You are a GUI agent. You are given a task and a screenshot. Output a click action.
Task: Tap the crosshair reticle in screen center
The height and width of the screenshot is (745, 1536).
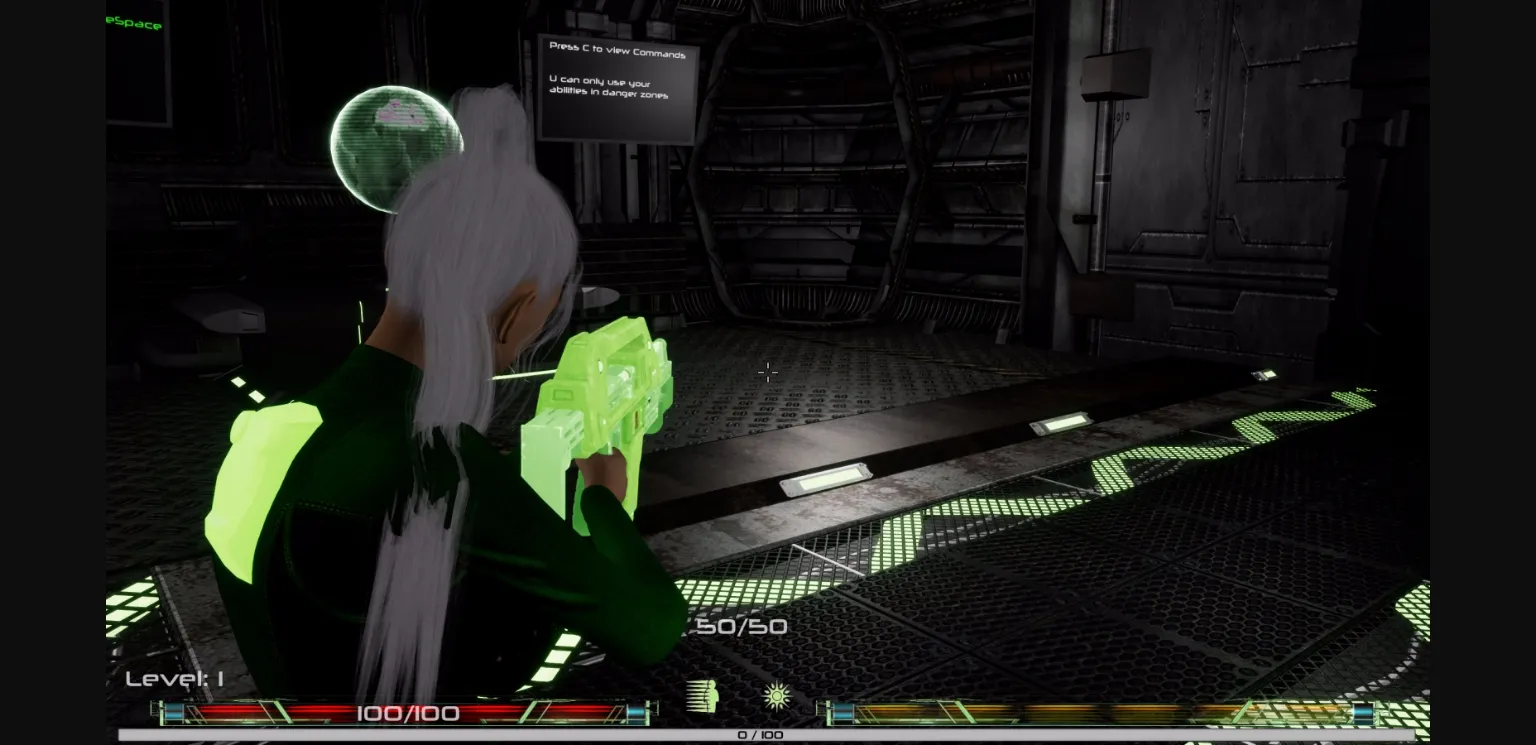pos(768,372)
